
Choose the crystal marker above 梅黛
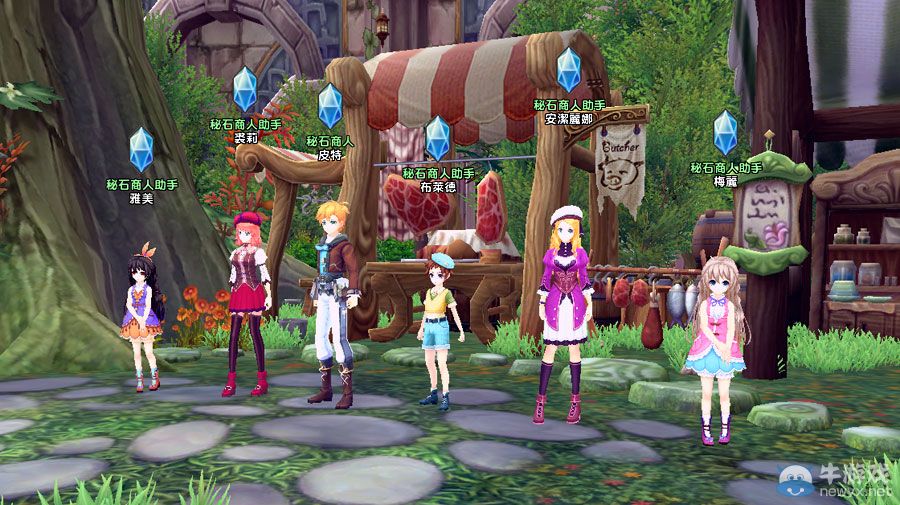tap(725, 132)
